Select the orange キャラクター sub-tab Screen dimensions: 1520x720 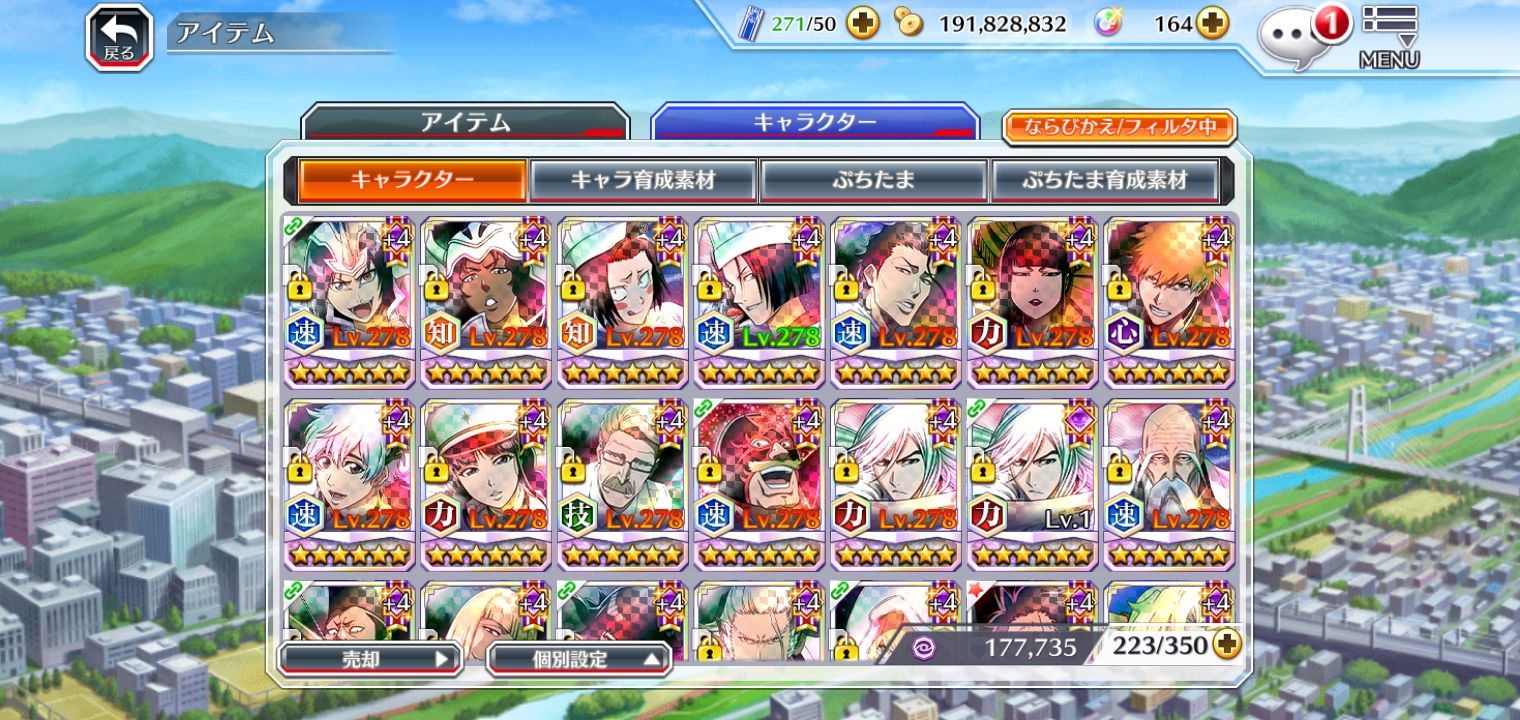(x=412, y=181)
